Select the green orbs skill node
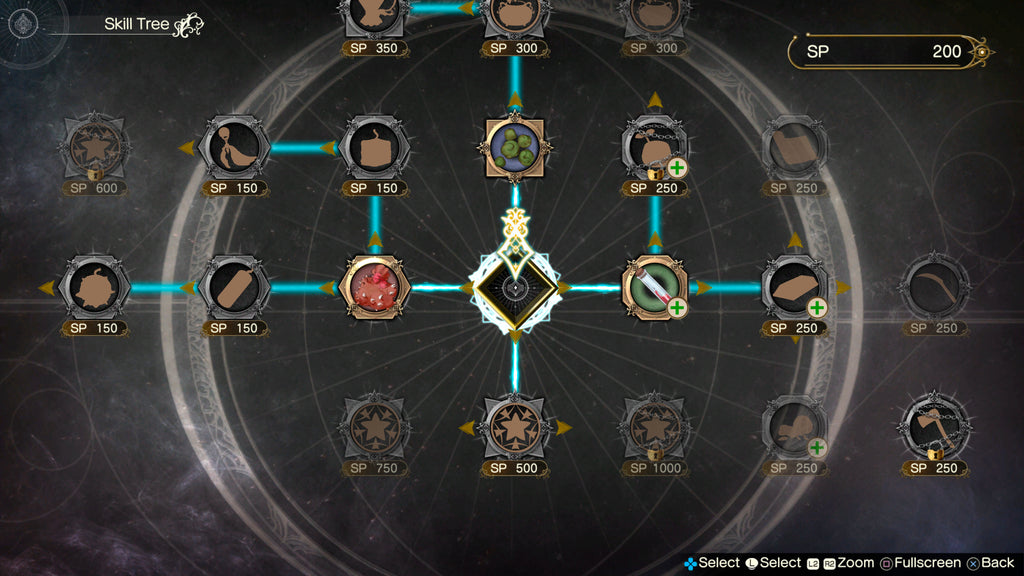Image resolution: width=1024 pixels, height=576 pixels. tap(515, 148)
